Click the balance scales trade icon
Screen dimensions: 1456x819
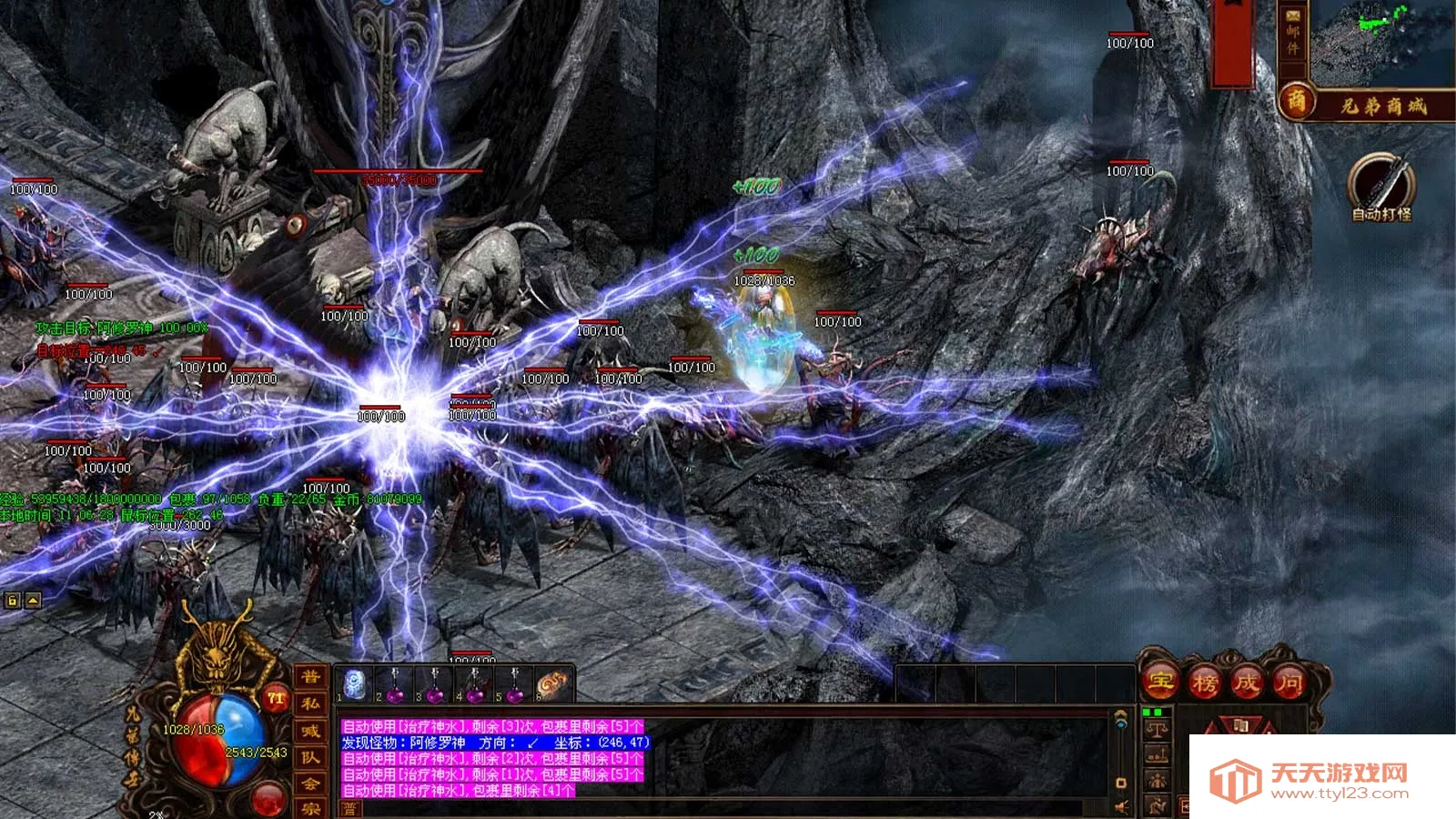click(x=1158, y=728)
